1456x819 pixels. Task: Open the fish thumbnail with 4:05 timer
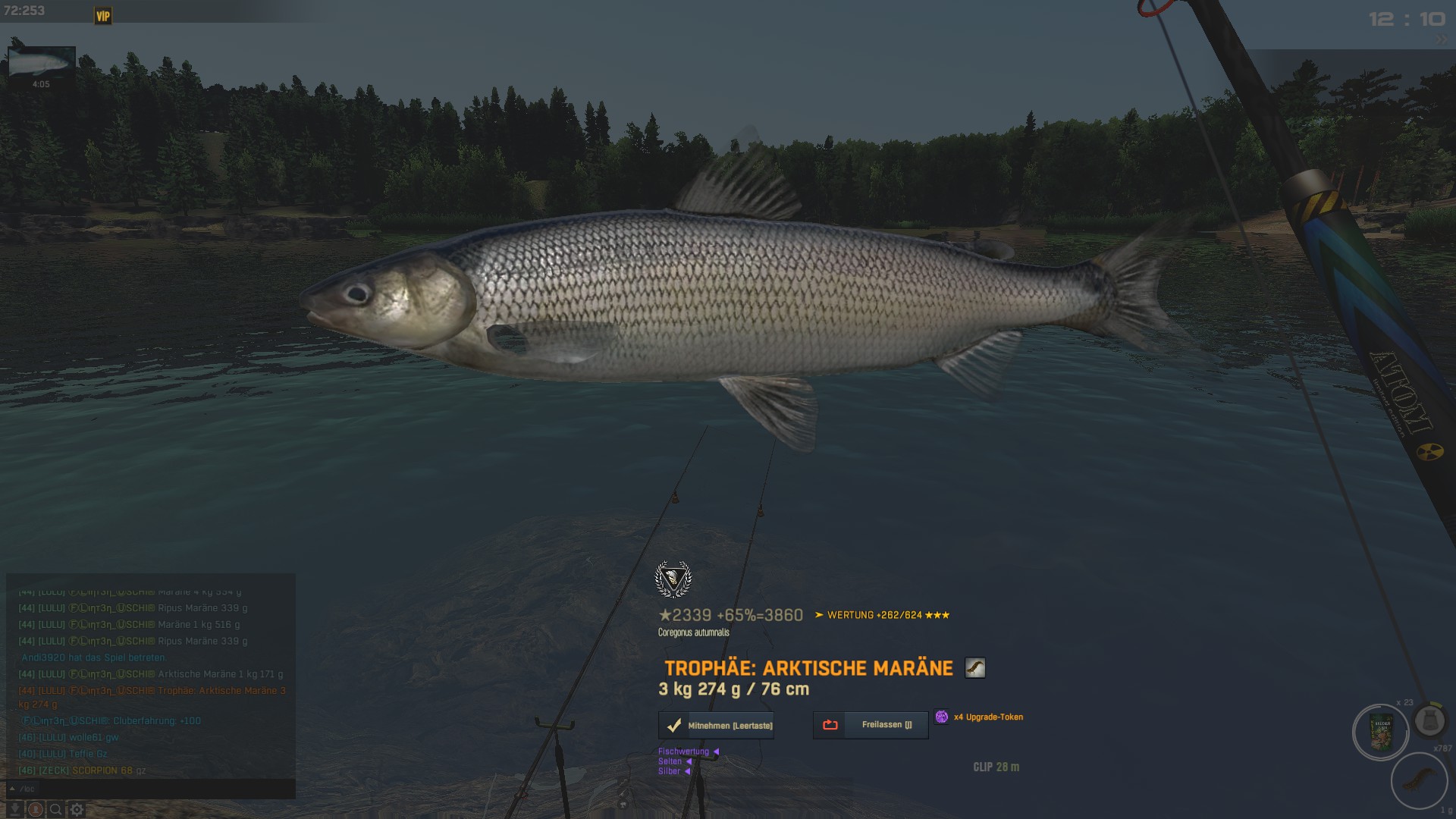click(41, 64)
